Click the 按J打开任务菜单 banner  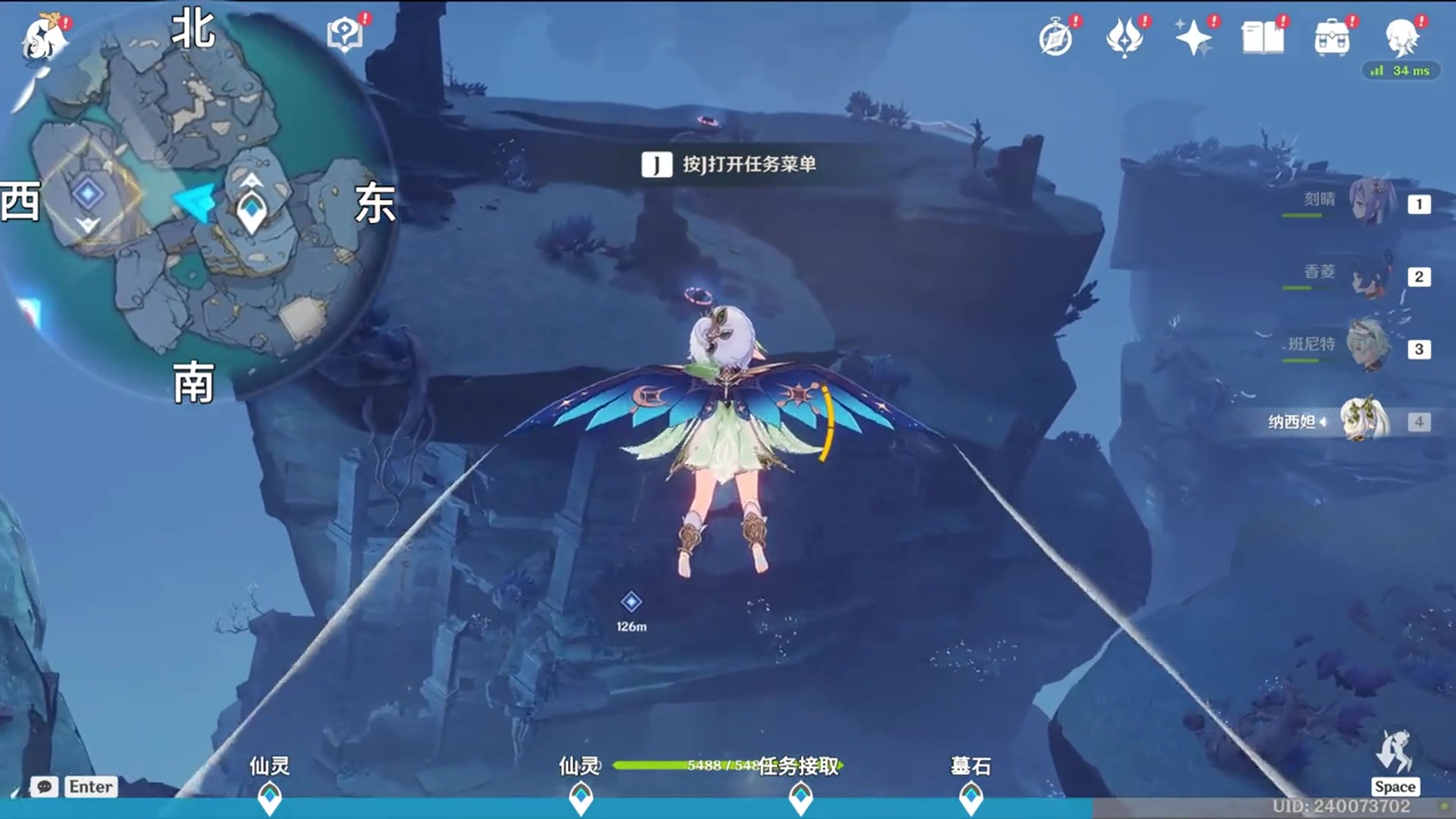click(x=730, y=163)
